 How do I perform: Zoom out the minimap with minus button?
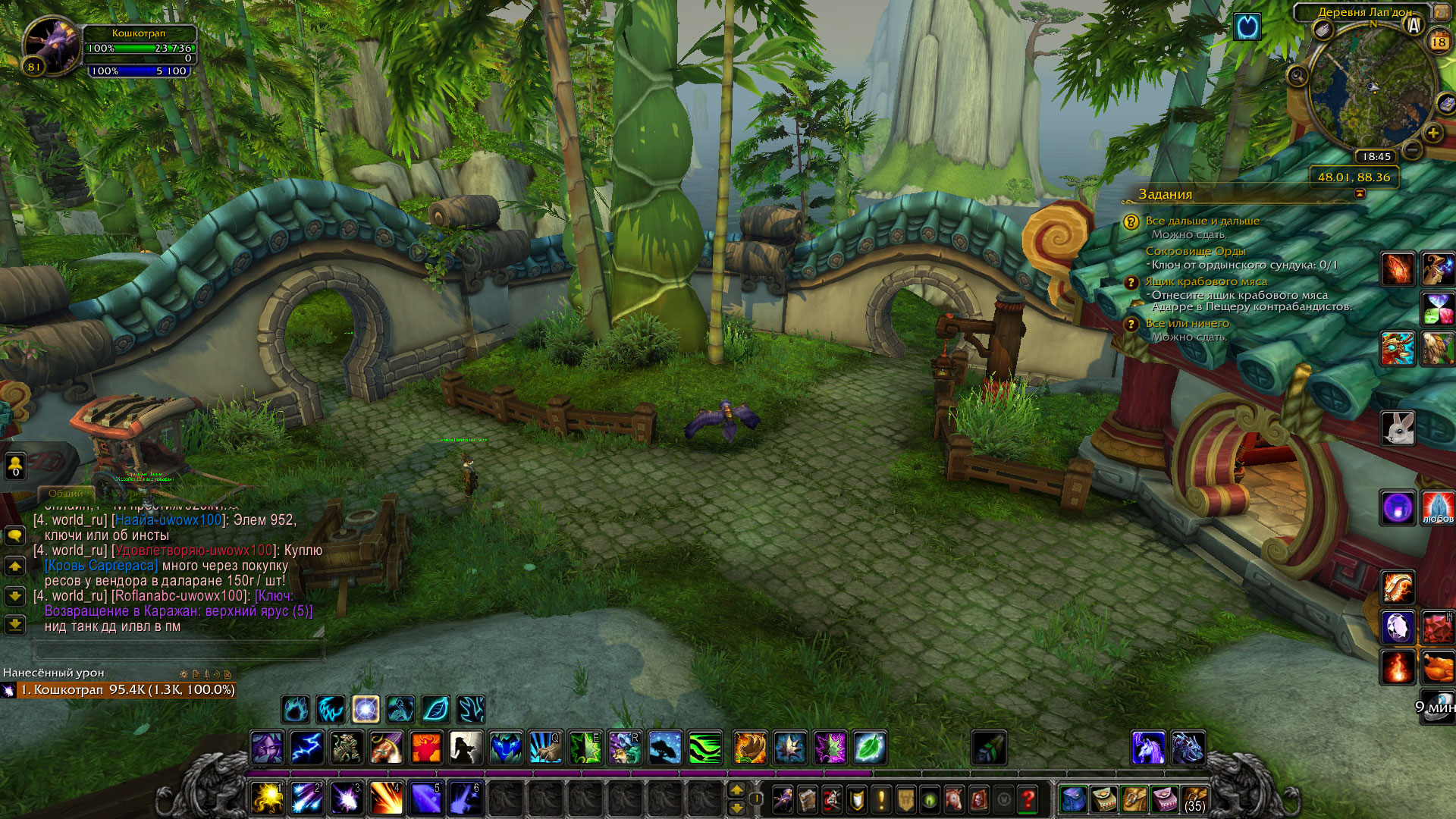click(x=1412, y=149)
